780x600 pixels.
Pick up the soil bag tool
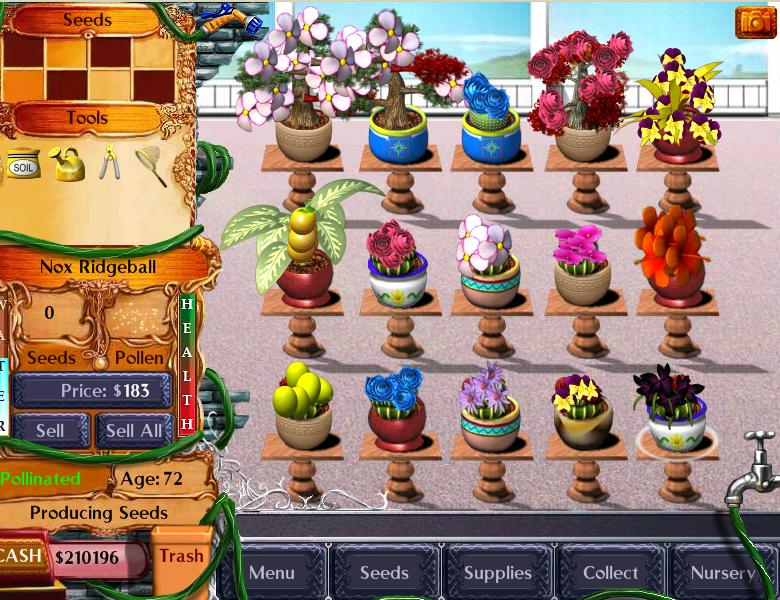(x=23, y=164)
